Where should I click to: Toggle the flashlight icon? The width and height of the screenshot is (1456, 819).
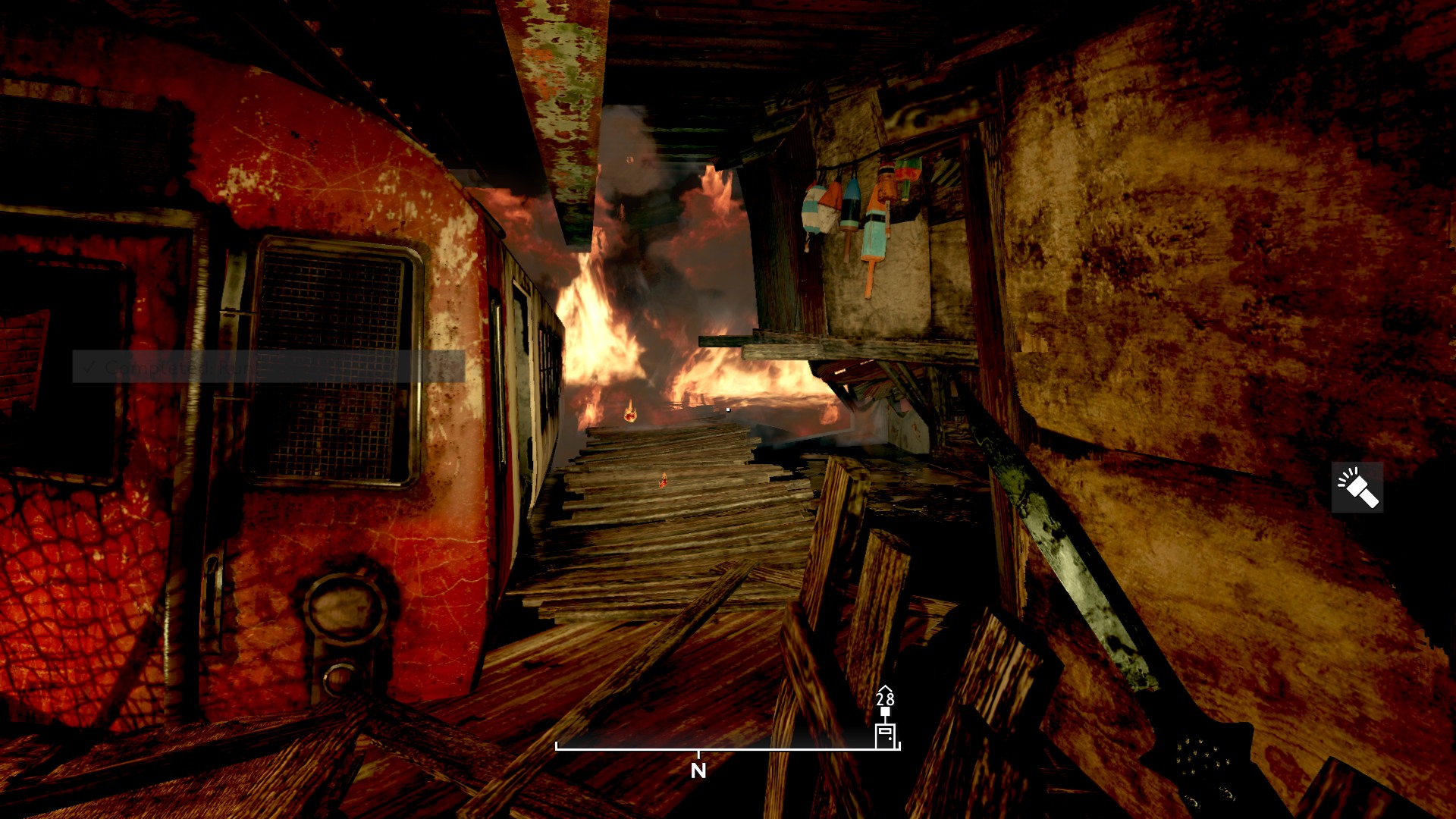pyautogui.click(x=1357, y=488)
